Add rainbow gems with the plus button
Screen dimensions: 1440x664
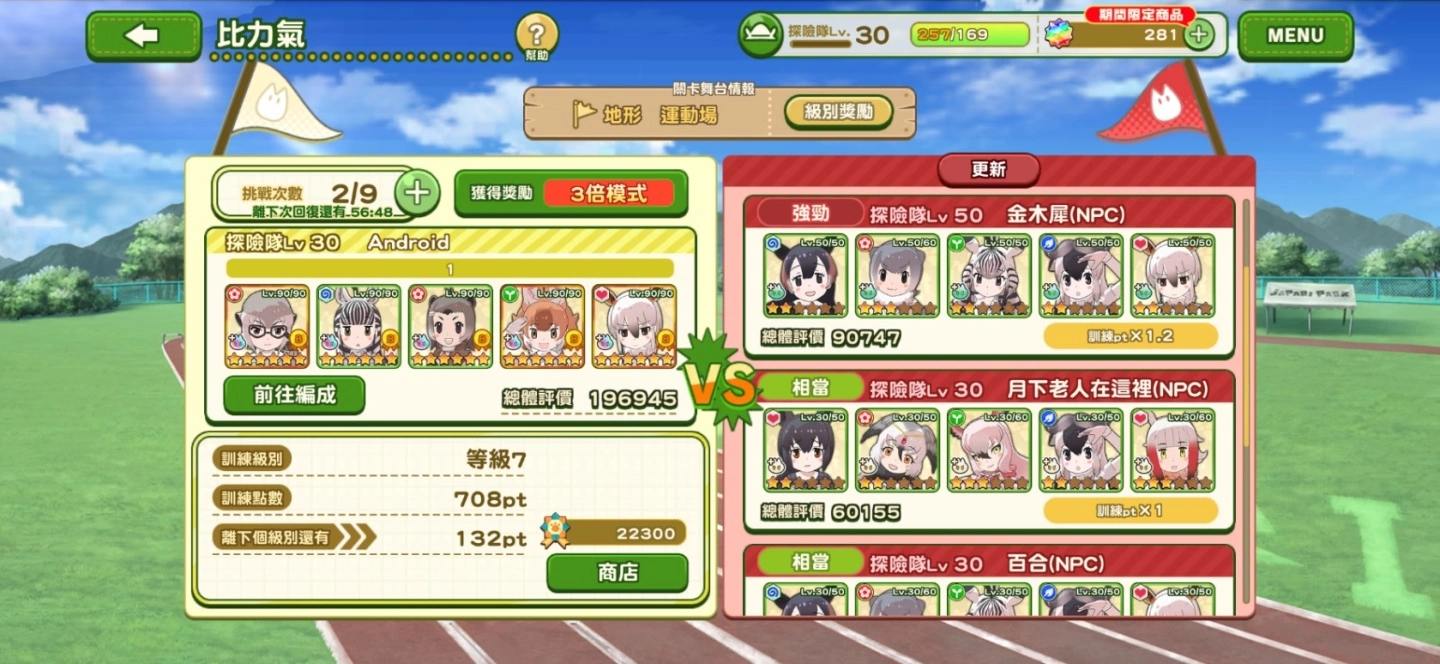(1198, 35)
